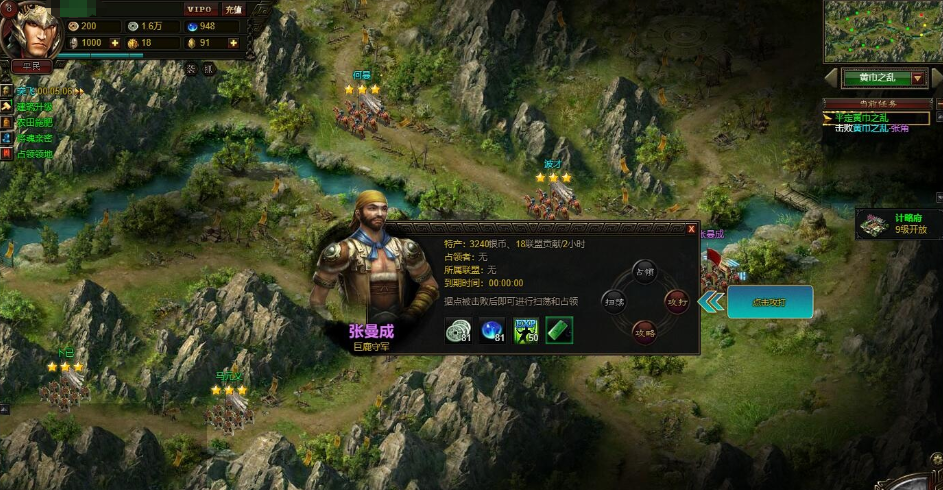
Task: Open the 计略府 building notice
Action: click(x=898, y=224)
